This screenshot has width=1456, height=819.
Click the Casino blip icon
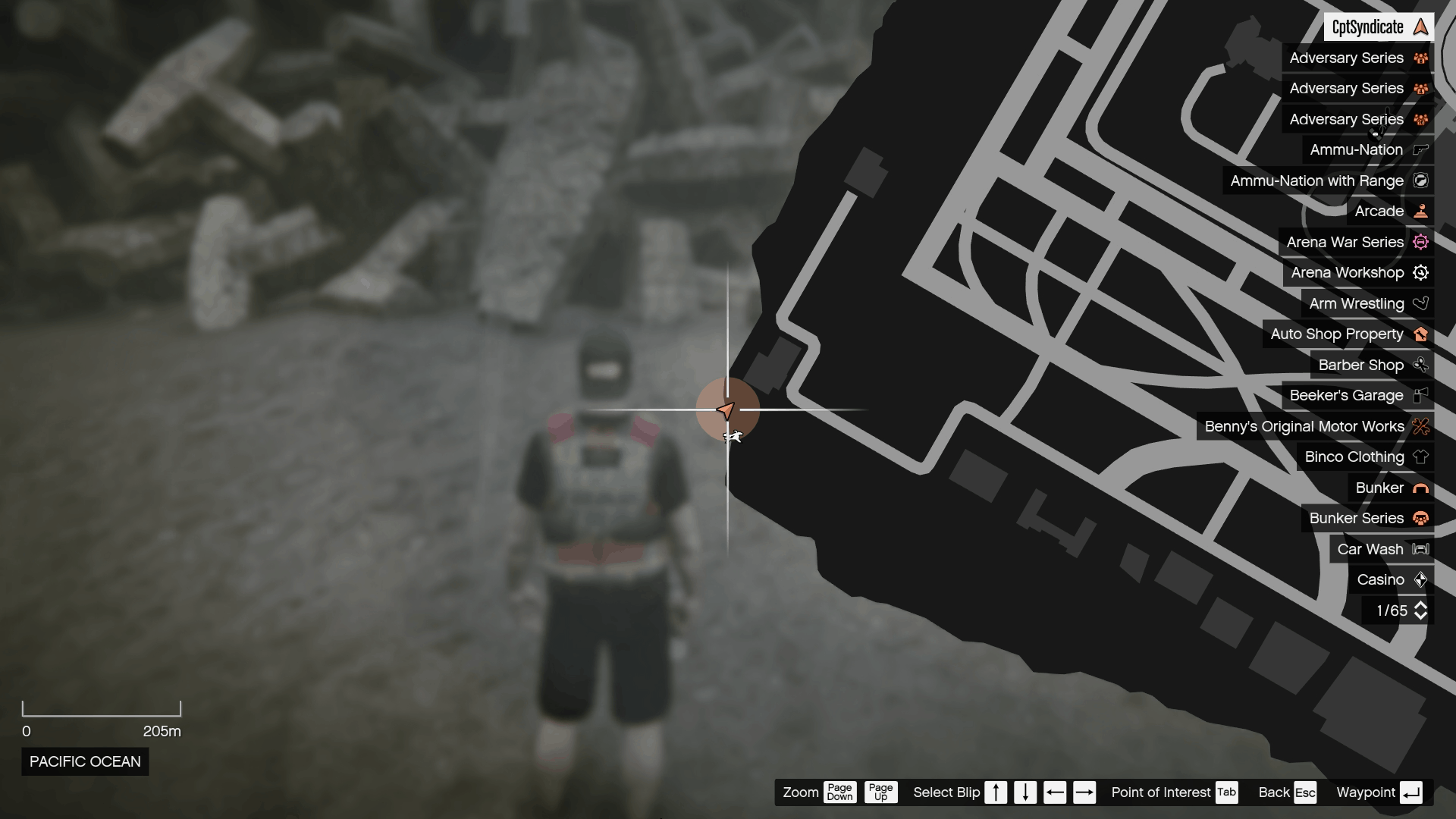tap(1422, 579)
